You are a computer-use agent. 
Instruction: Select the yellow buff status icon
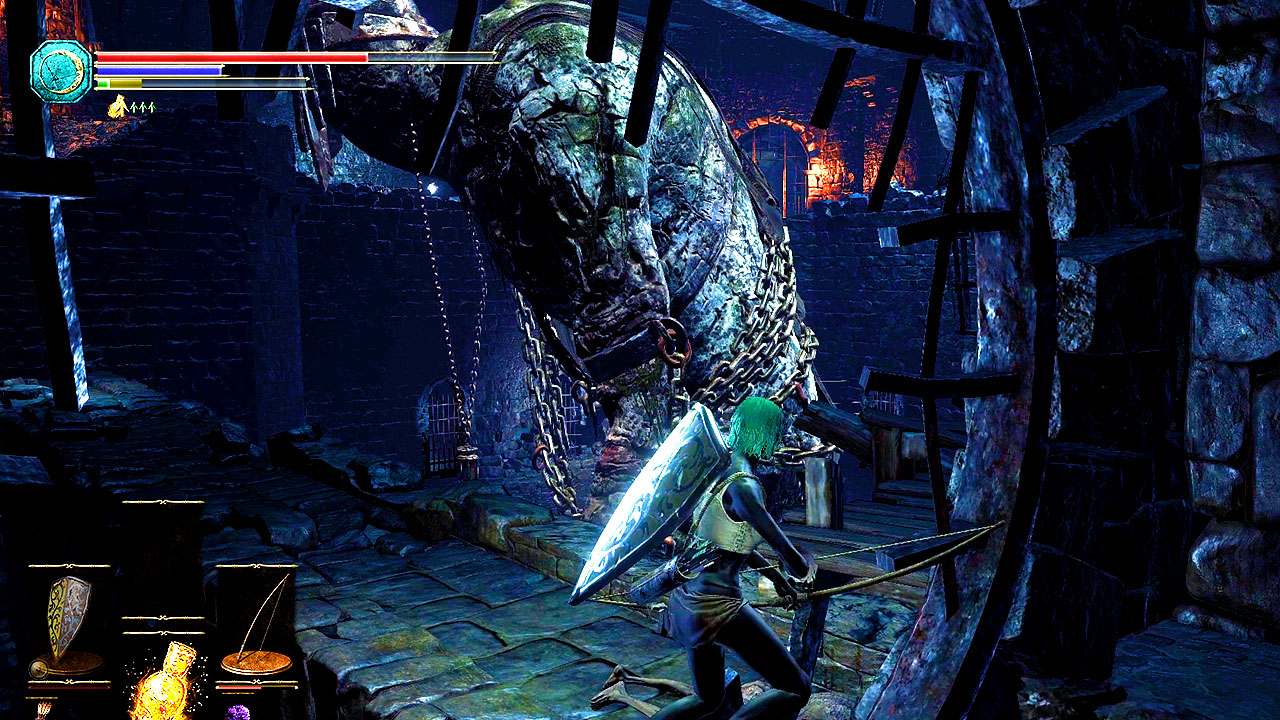[118, 106]
